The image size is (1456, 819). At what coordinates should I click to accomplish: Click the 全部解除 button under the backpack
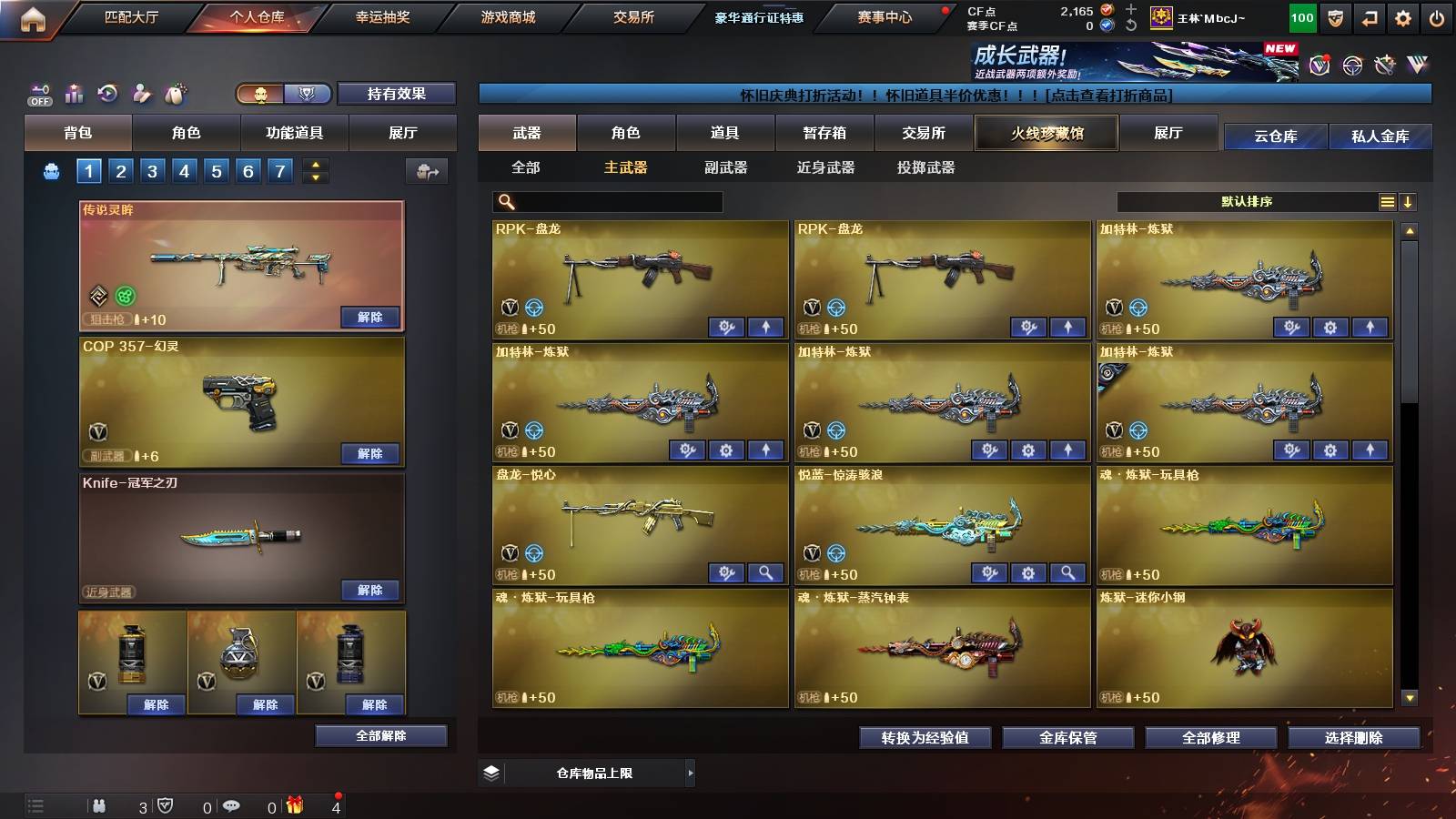(381, 735)
